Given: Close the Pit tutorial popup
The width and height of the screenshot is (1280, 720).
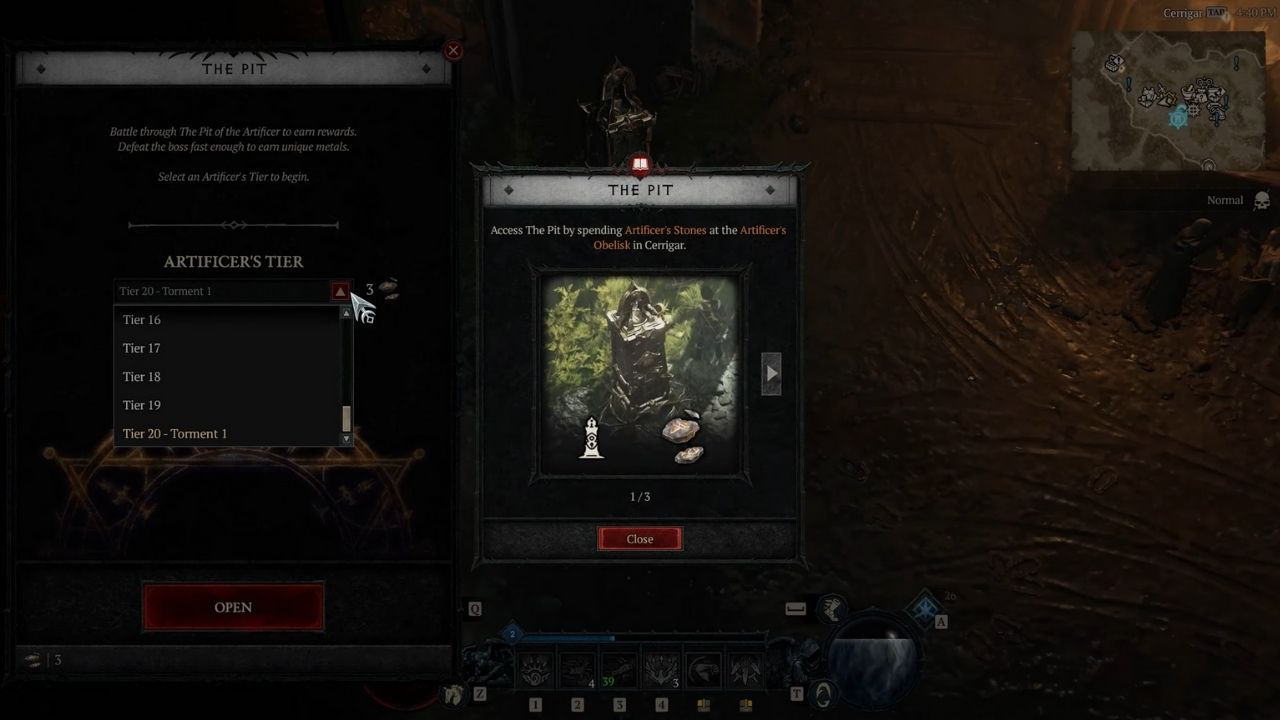Looking at the screenshot, I should tap(640, 539).
